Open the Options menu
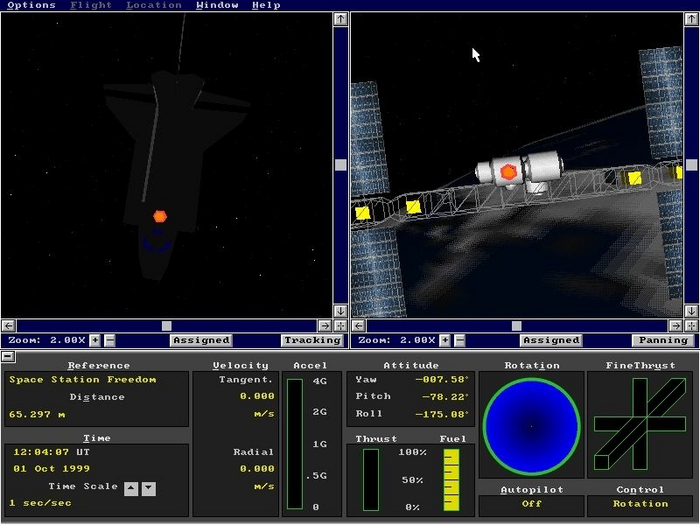 [31, 5]
